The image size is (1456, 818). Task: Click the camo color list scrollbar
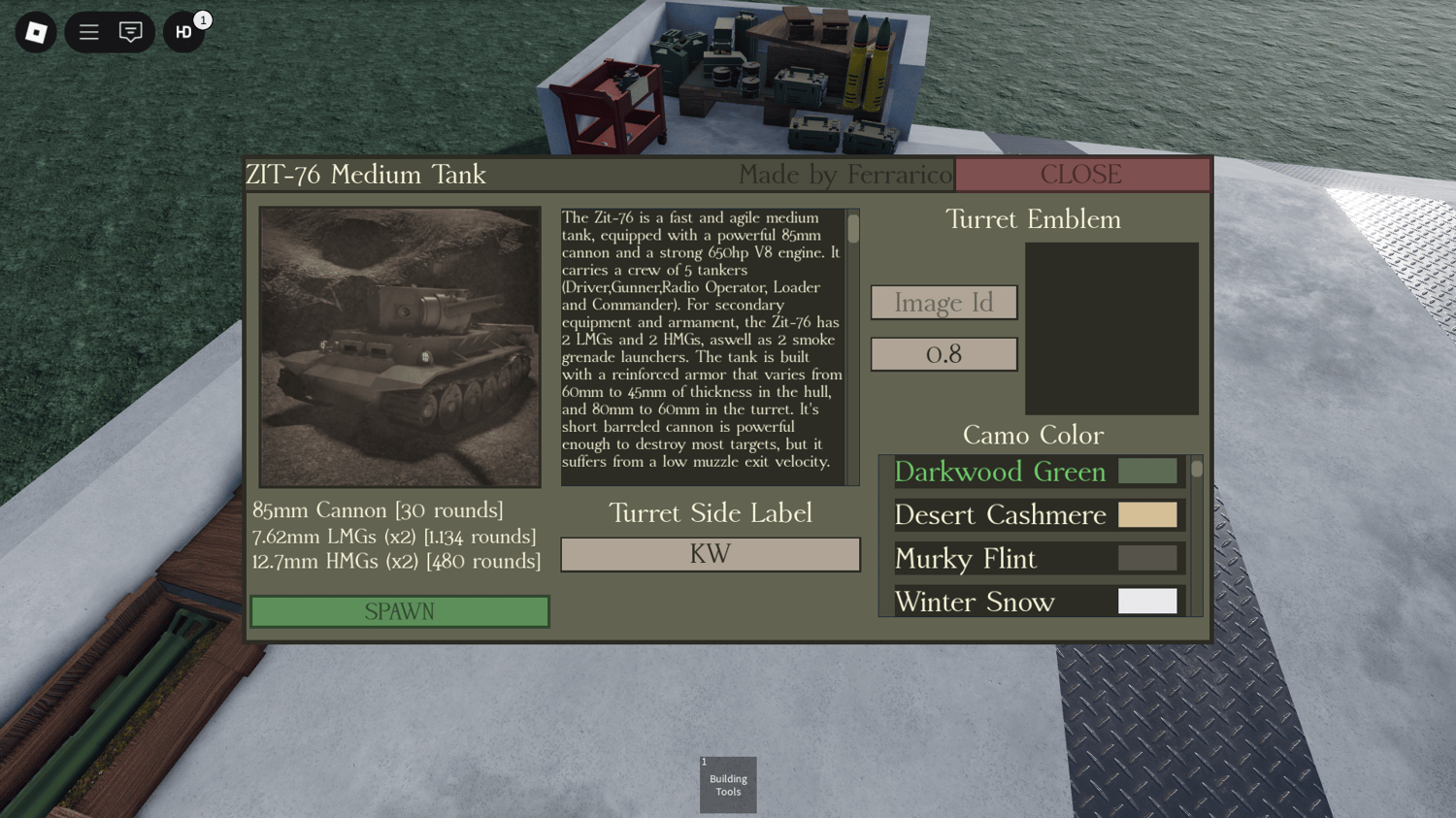(1197, 469)
